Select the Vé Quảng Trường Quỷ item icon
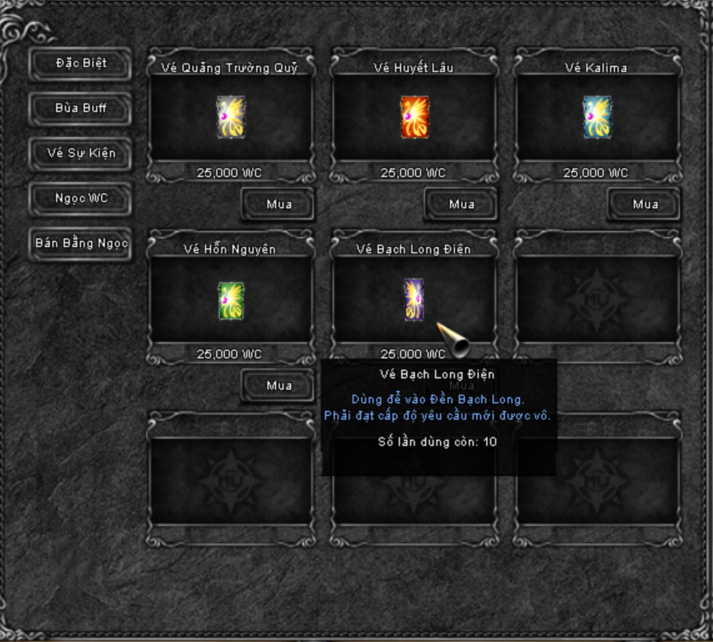Viewport: 713px width, 642px height. [x=231, y=117]
